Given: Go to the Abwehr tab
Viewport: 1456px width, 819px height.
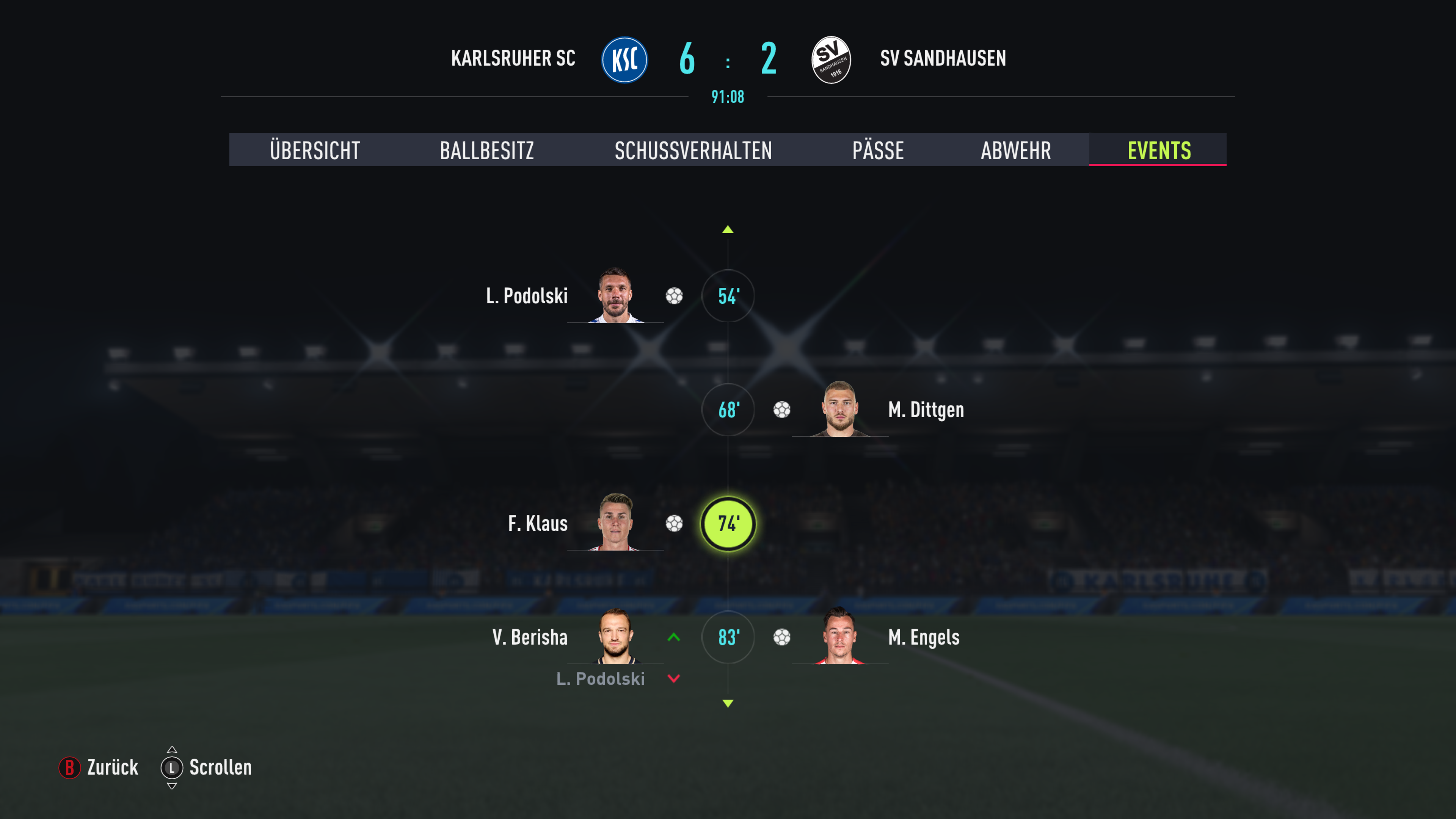Looking at the screenshot, I should [1016, 151].
